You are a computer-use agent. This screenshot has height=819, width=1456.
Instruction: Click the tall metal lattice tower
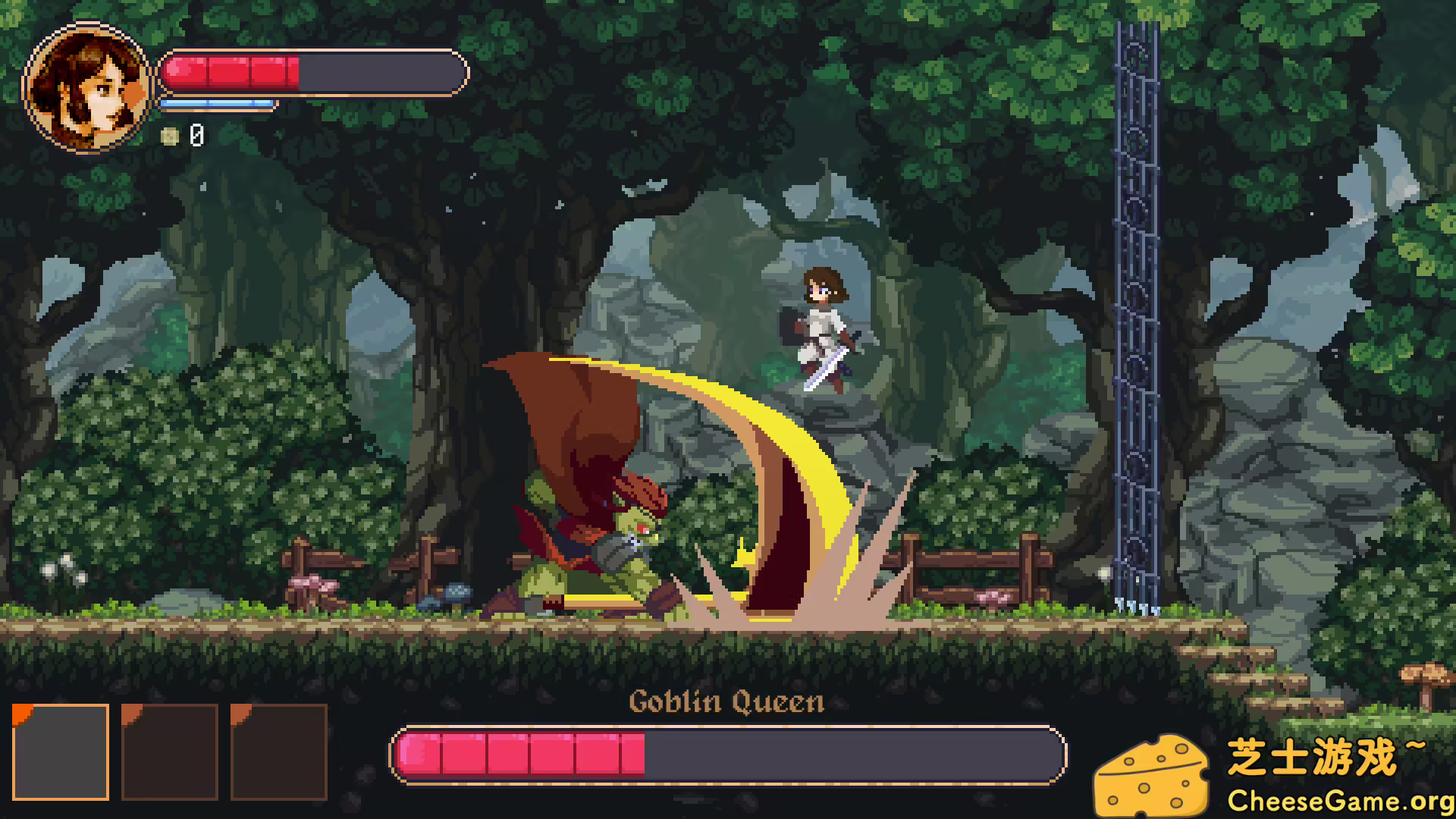tap(1136, 303)
